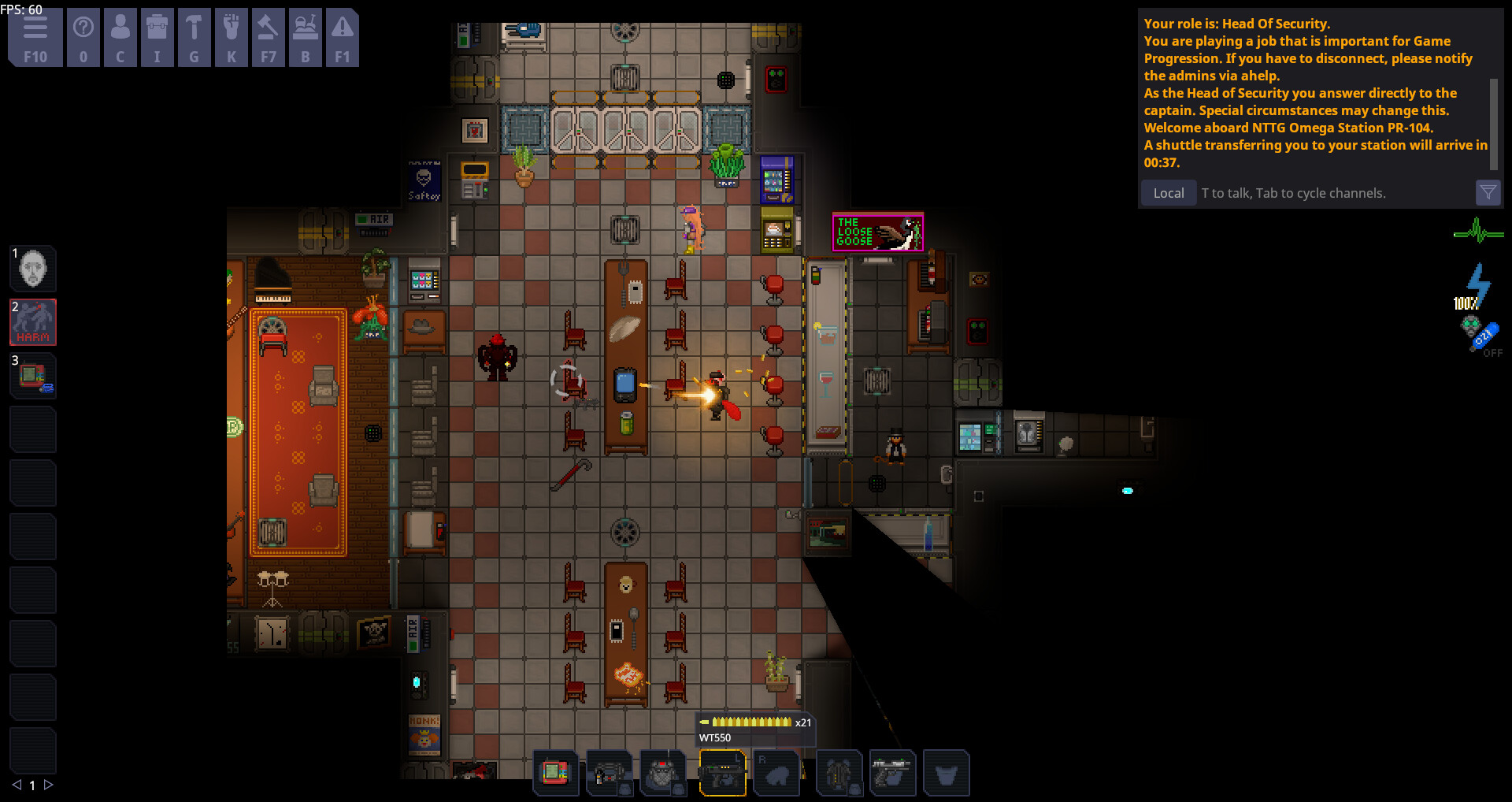1512x802 pixels.
Task: Select hotbar slot 1 character portrait
Action: tap(32, 269)
